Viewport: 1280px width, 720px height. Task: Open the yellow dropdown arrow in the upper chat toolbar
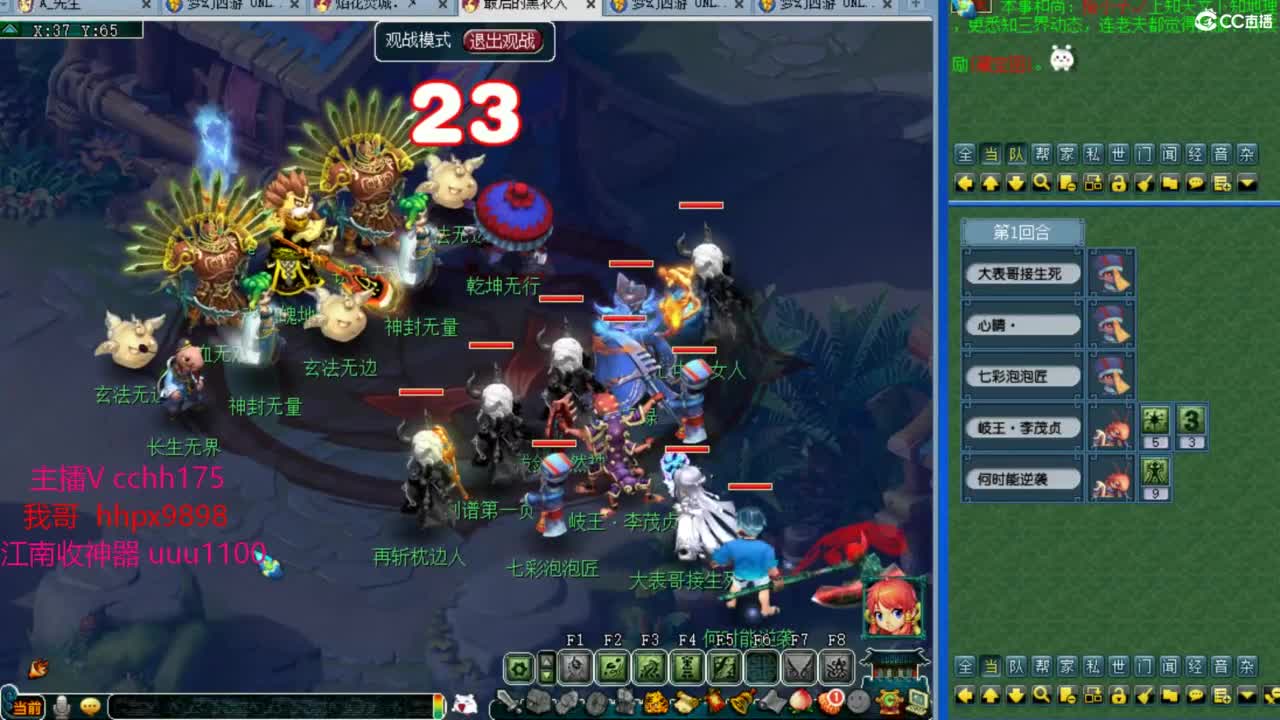click(x=1247, y=183)
